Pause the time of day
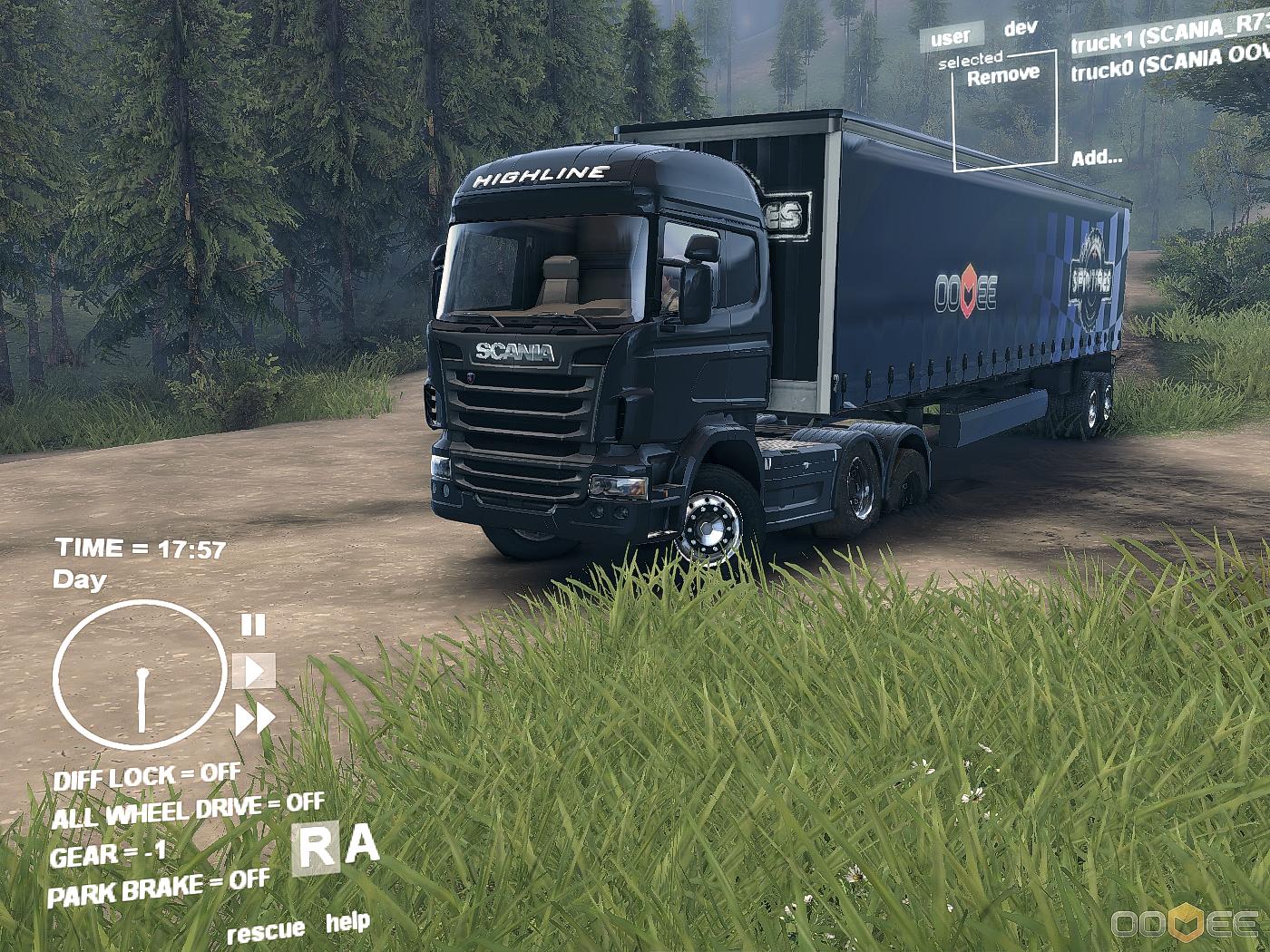1270x952 pixels. [x=253, y=625]
